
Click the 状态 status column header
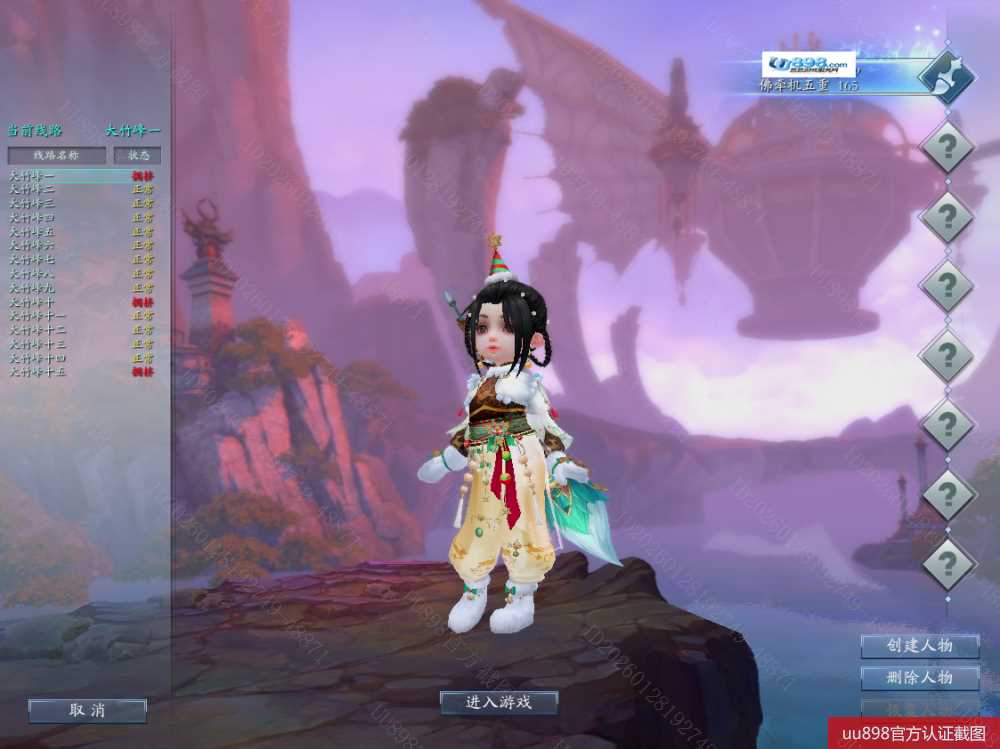pos(137,155)
